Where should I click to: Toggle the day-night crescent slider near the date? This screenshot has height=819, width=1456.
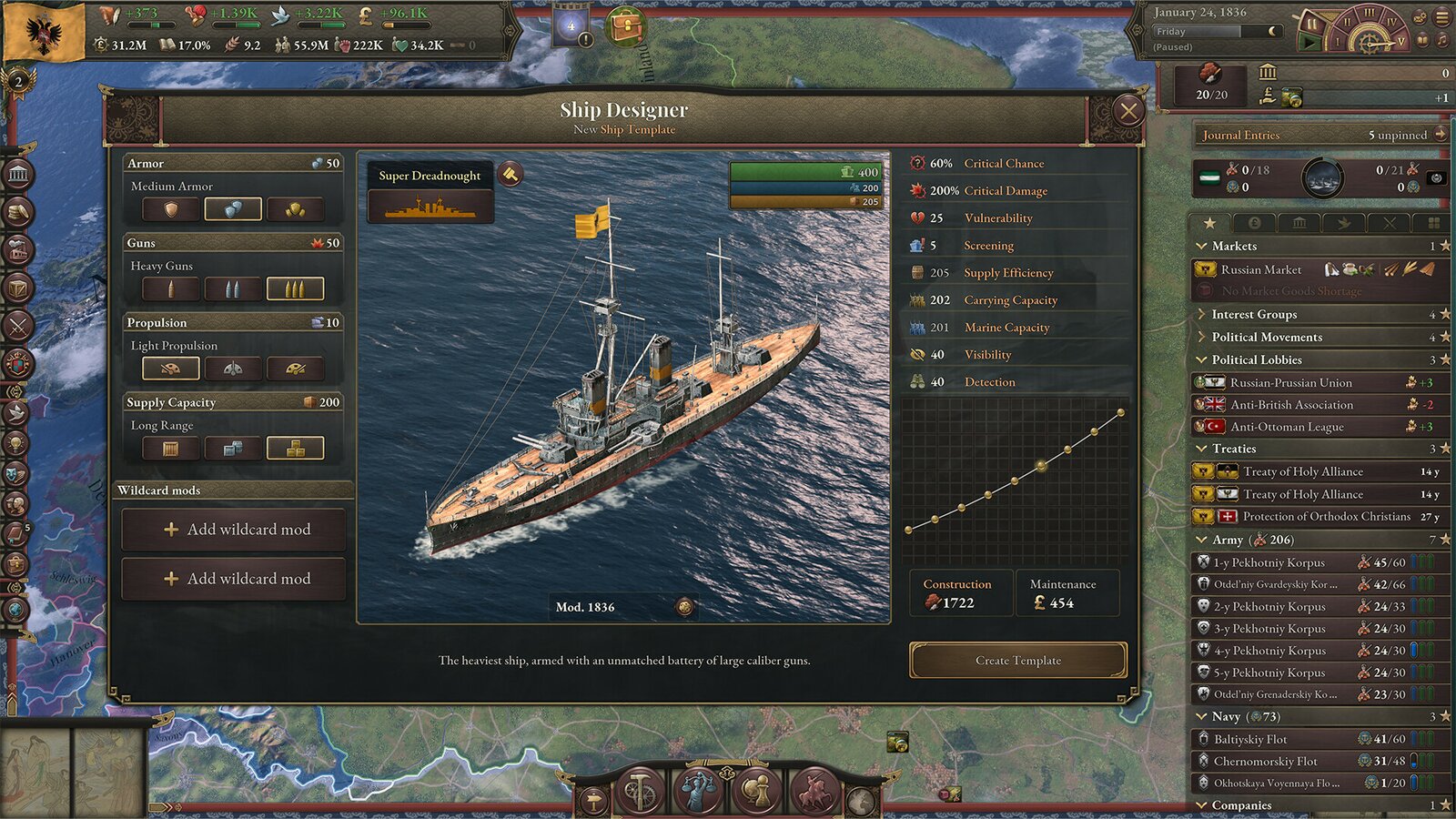coord(1272,31)
